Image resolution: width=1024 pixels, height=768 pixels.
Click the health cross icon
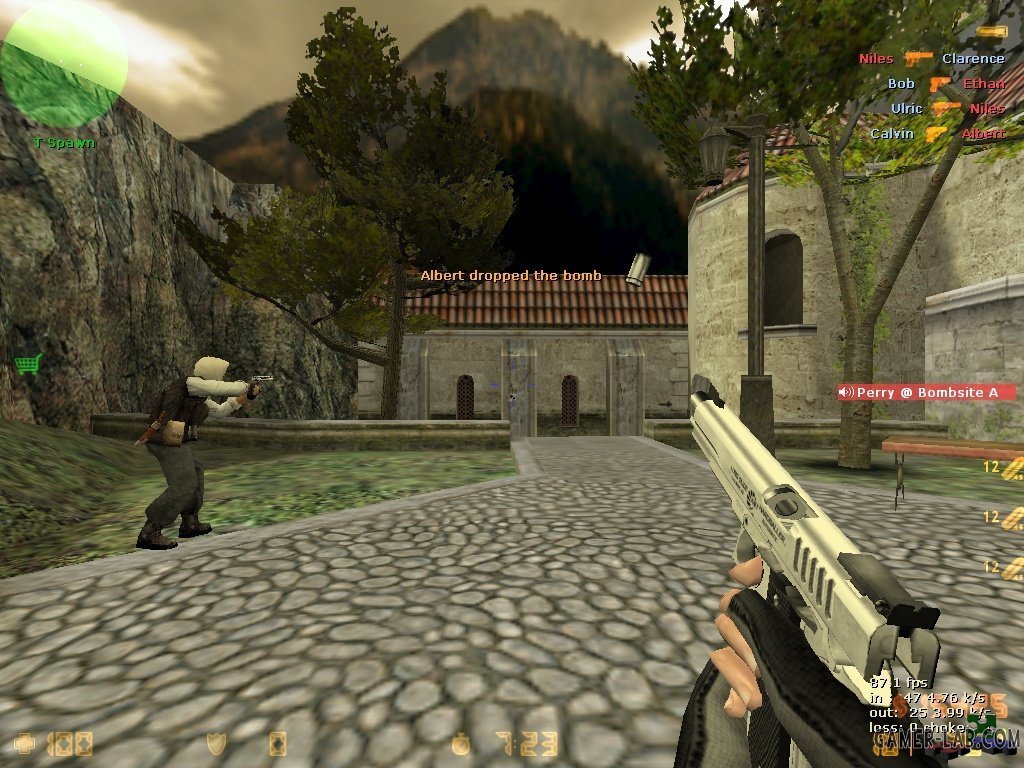pyautogui.click(x=25, y=744)
